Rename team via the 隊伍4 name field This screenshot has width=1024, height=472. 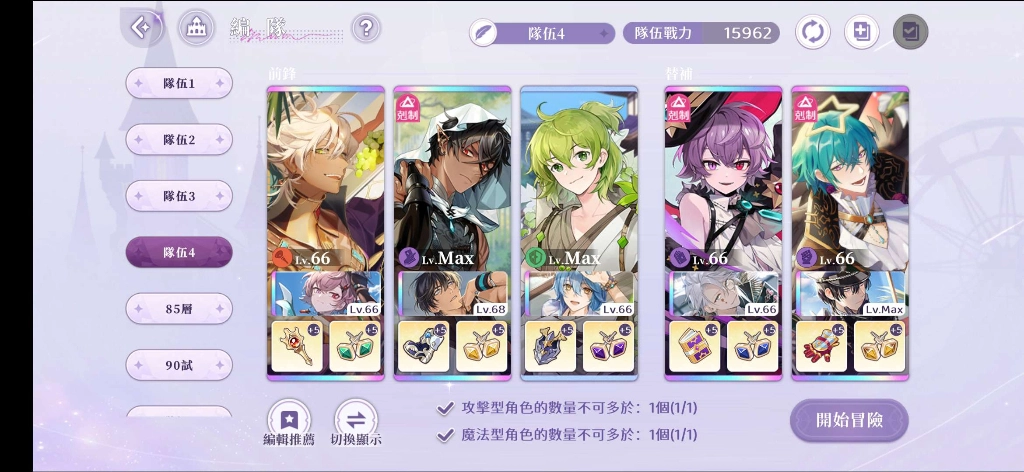tap(543, 33)
